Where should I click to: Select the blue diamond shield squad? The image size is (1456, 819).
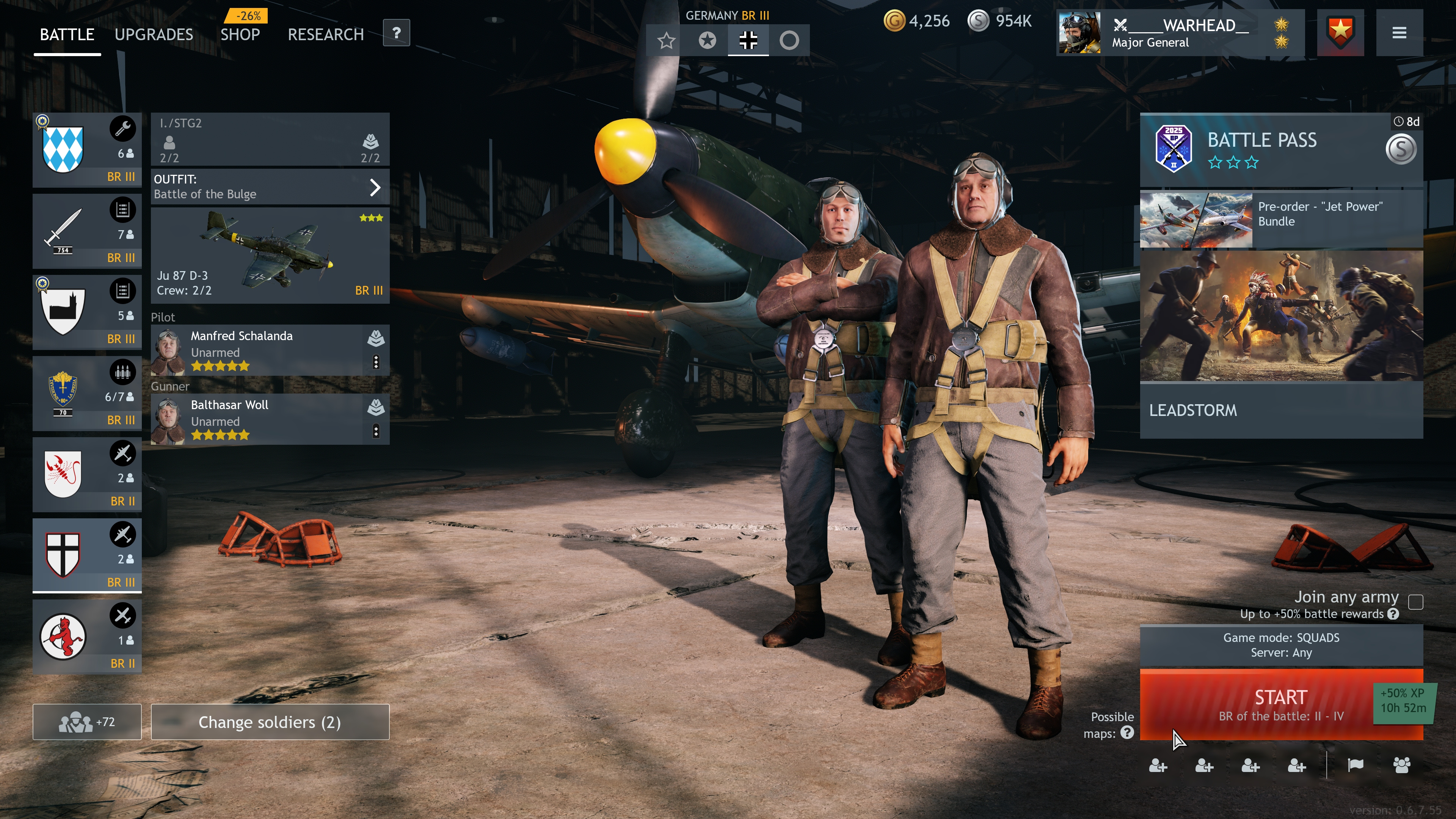click(x=86, y=150)
